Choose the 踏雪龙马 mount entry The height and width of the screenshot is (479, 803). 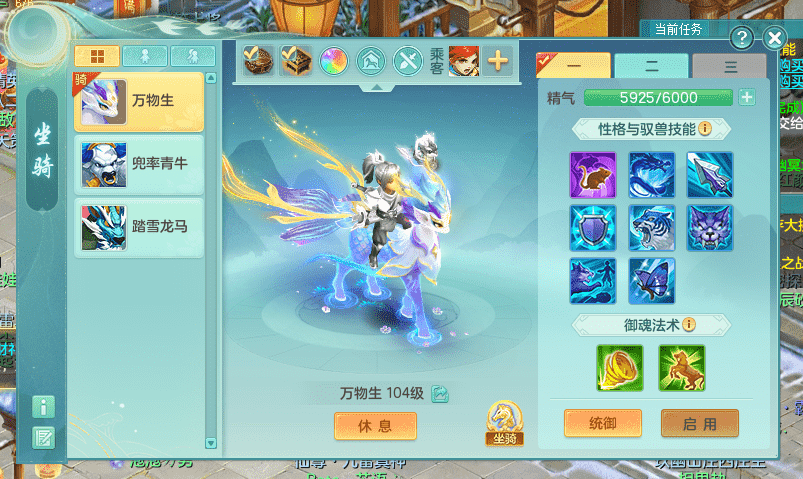(x=138, y=226)
